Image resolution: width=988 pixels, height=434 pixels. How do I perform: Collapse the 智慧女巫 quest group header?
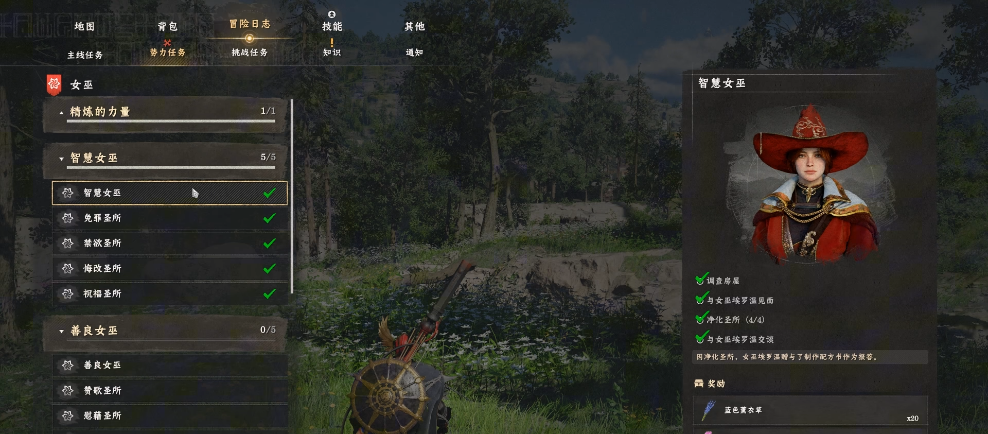pyautogui.click(x=165, y=158)
